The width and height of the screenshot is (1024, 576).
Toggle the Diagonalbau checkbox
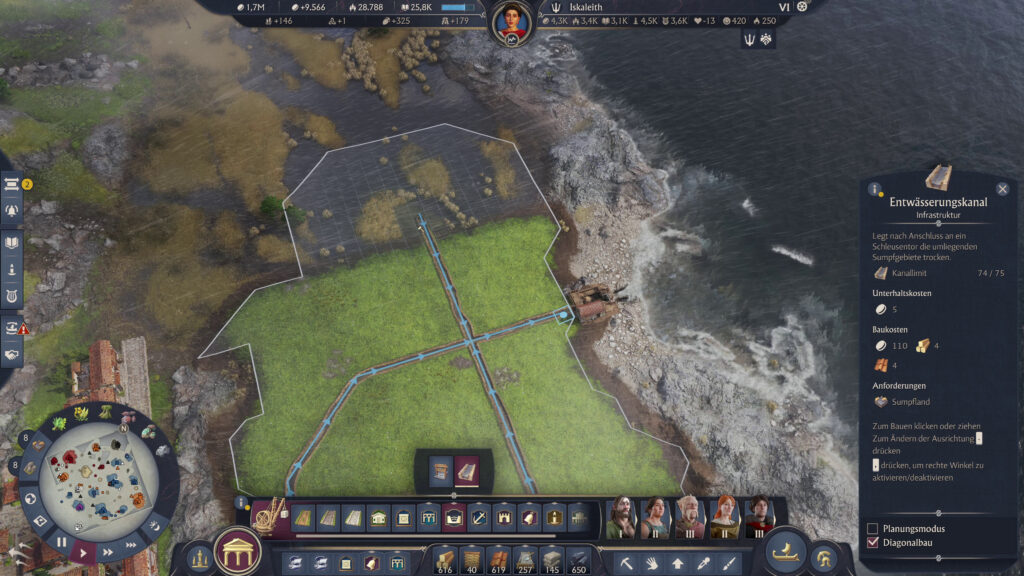[x=873, y=543]
